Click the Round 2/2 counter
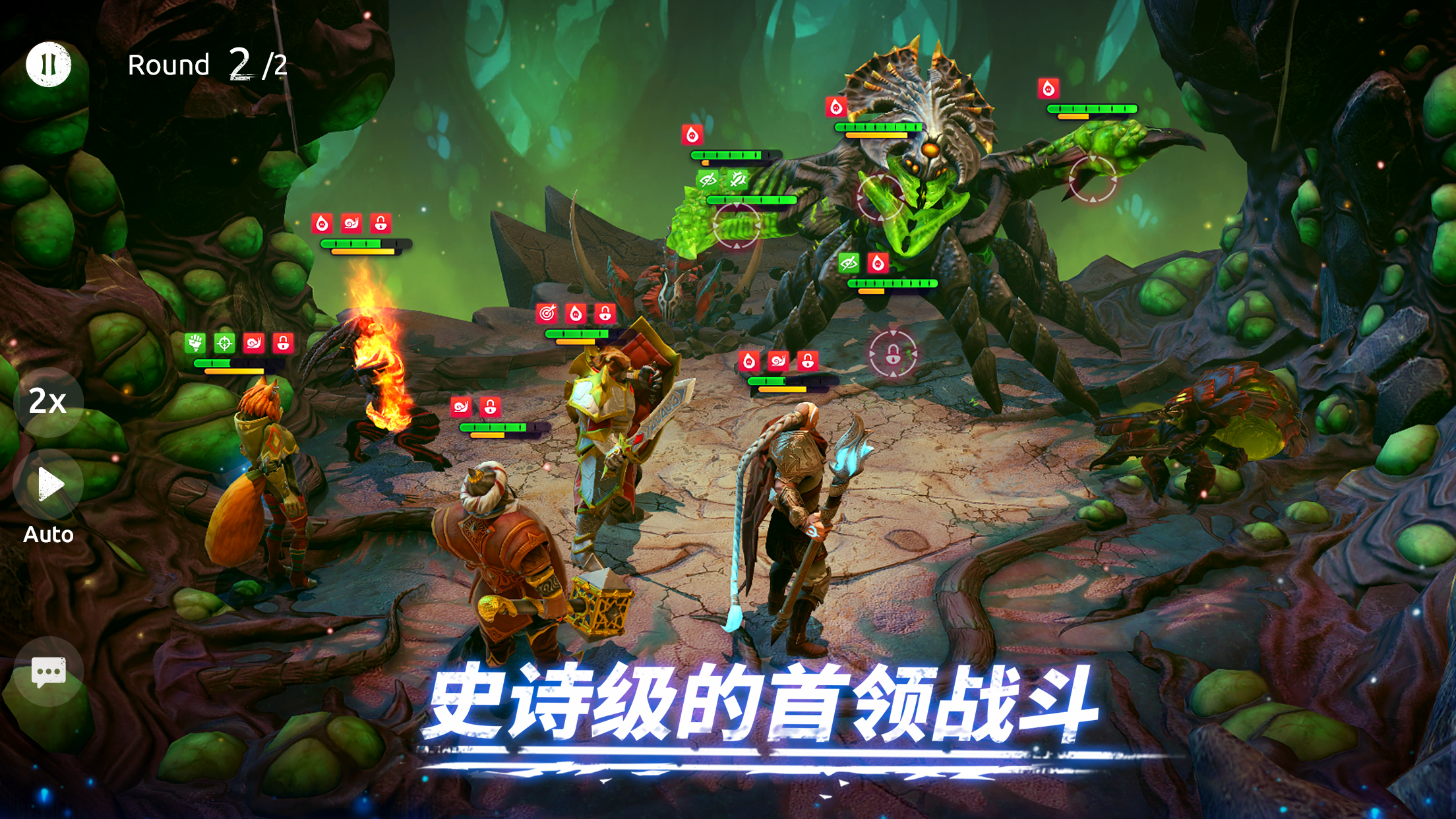 pos(206,65)
